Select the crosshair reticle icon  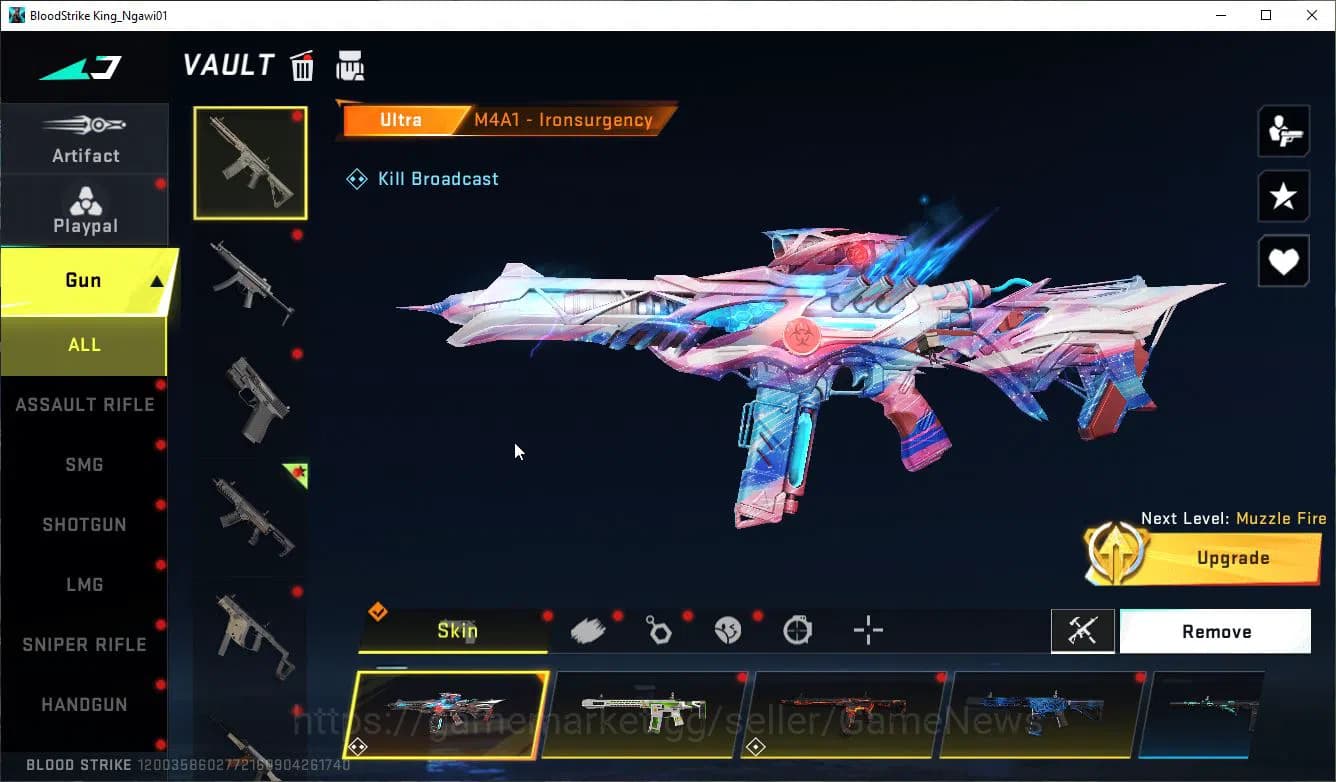tap(868, 631)
